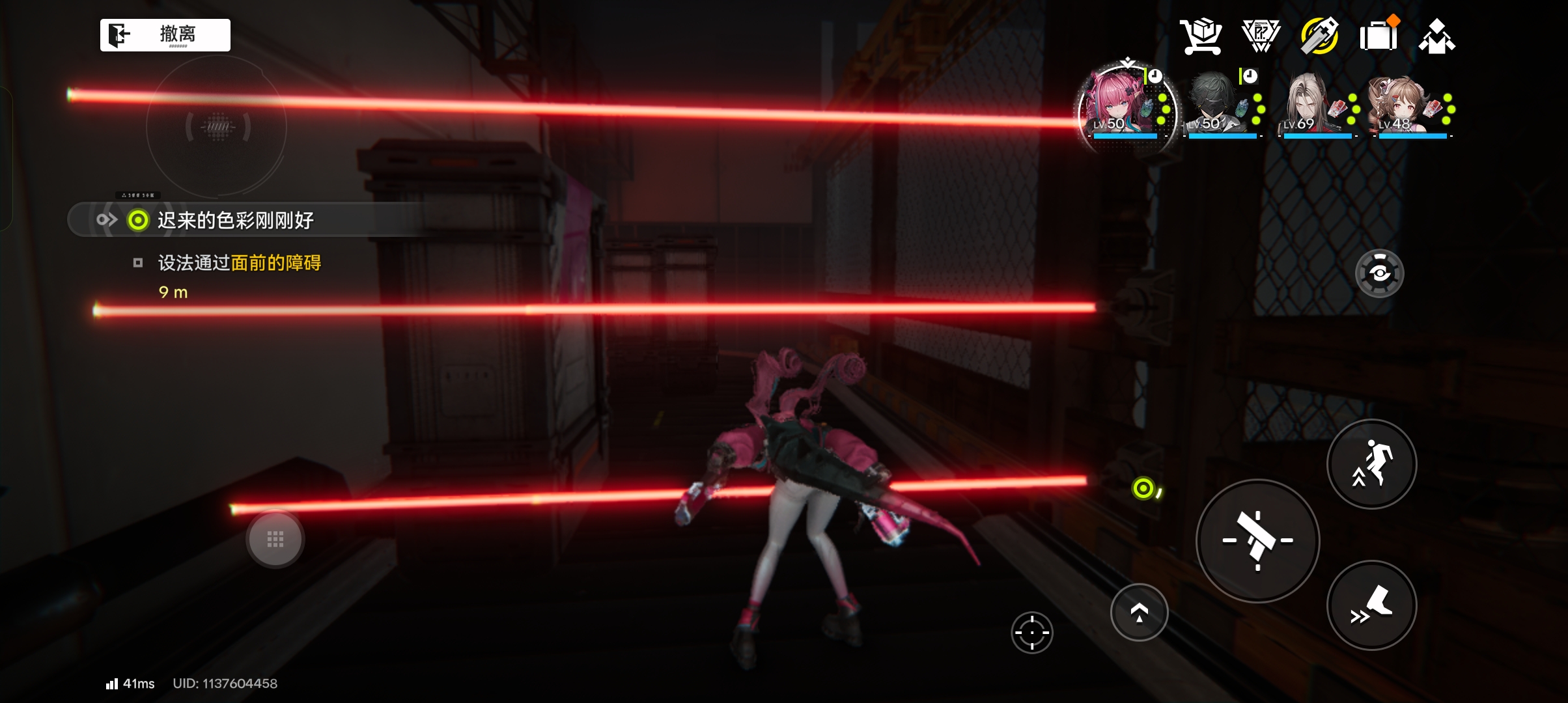Open the shopping cart store icon
The height and width of the screenshot is (703, 1568).
tap(1201, 36)
